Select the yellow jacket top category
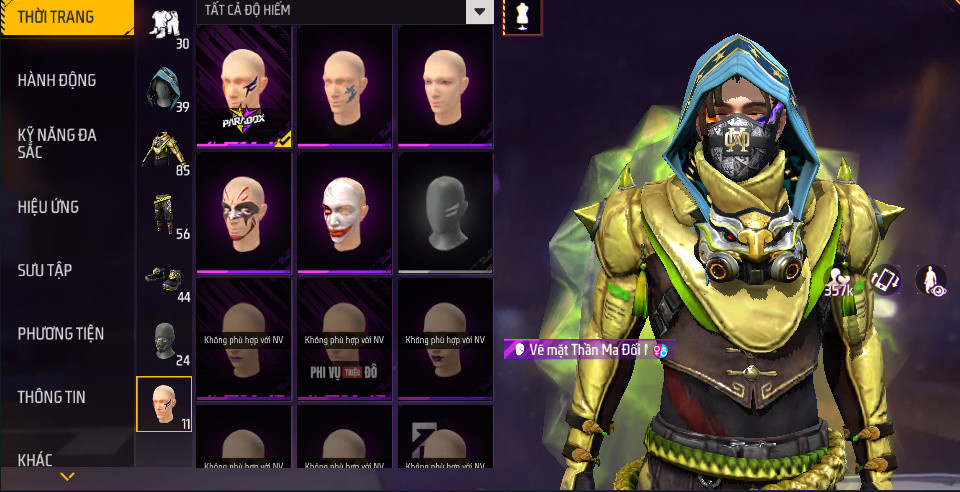 tap(164, 150)
